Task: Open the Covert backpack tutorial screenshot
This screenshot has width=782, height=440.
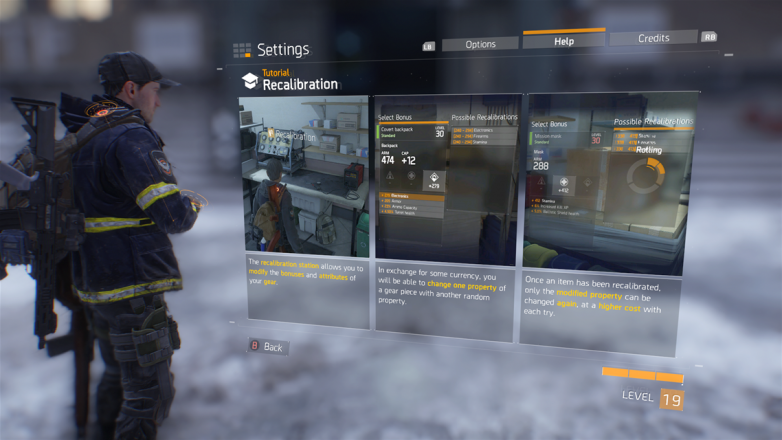Action: click(447, 178)
